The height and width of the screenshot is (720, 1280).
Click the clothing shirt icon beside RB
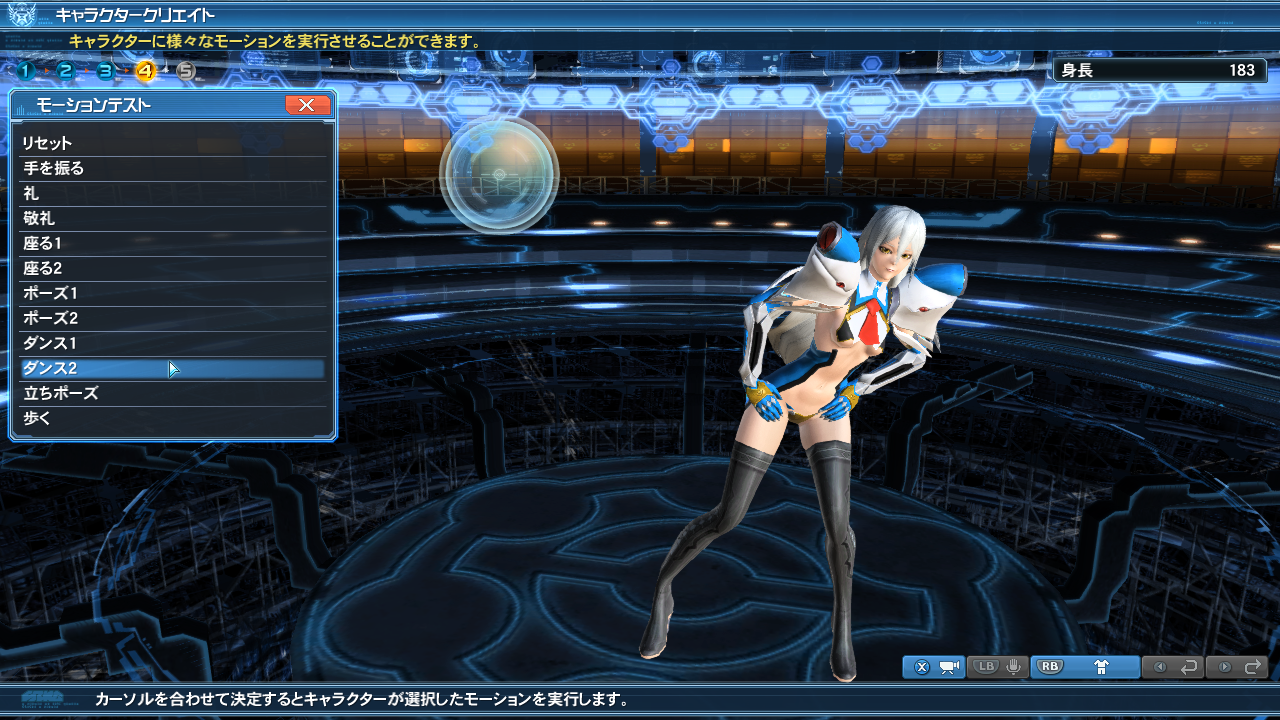(x=1102, y=668)
